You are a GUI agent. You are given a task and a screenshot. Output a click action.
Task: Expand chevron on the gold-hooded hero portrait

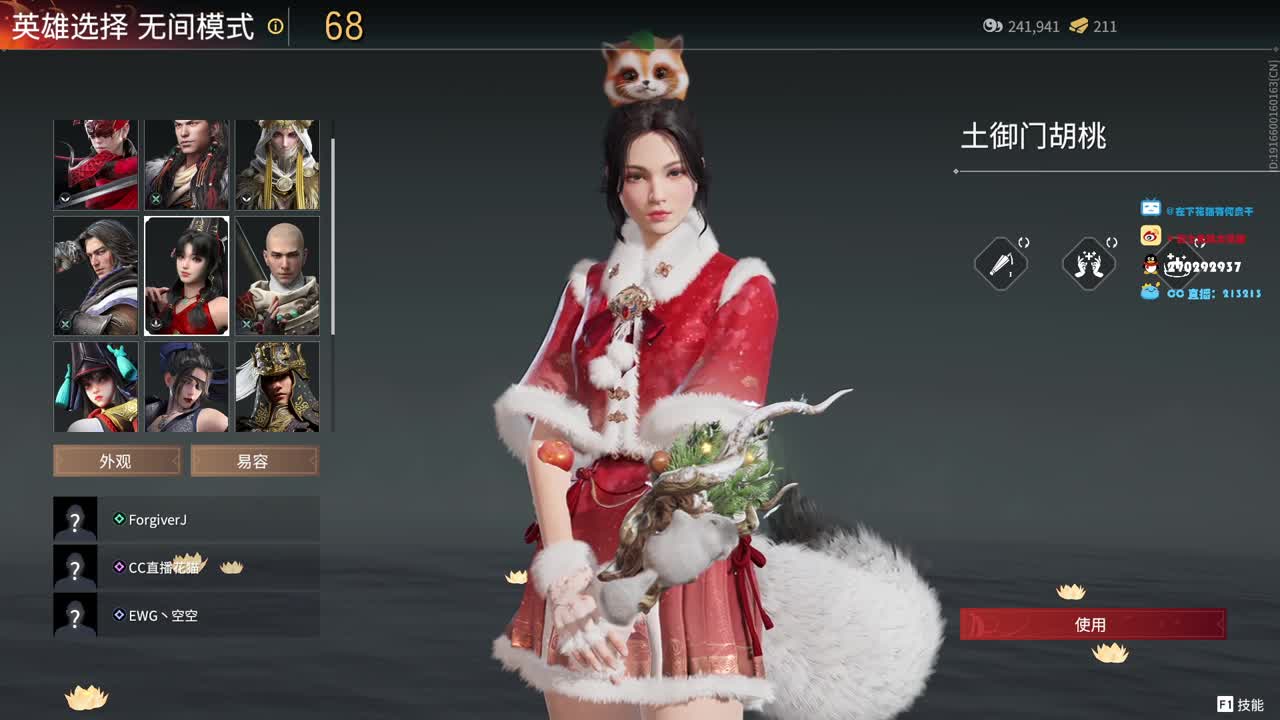tap(246, 199)
